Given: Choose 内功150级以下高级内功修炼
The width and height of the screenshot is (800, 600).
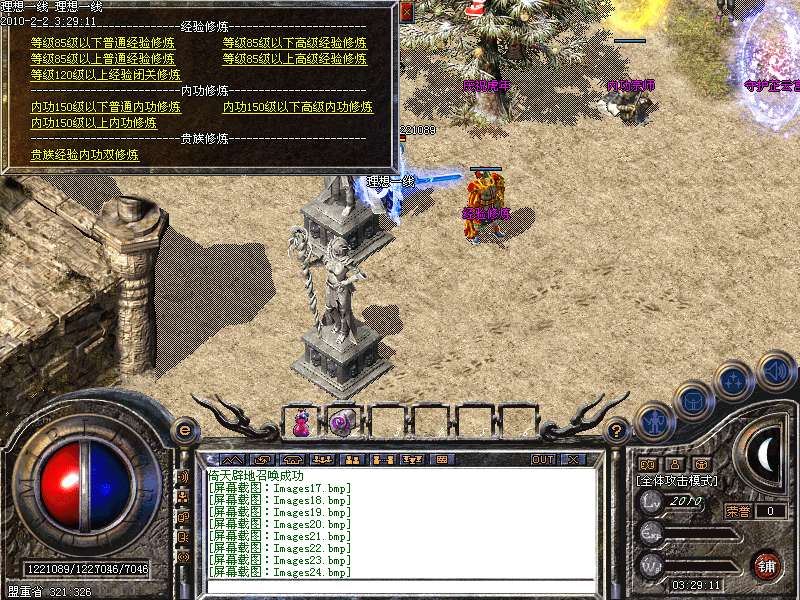Looking at the screenshot, I should (x=298, y=107).
